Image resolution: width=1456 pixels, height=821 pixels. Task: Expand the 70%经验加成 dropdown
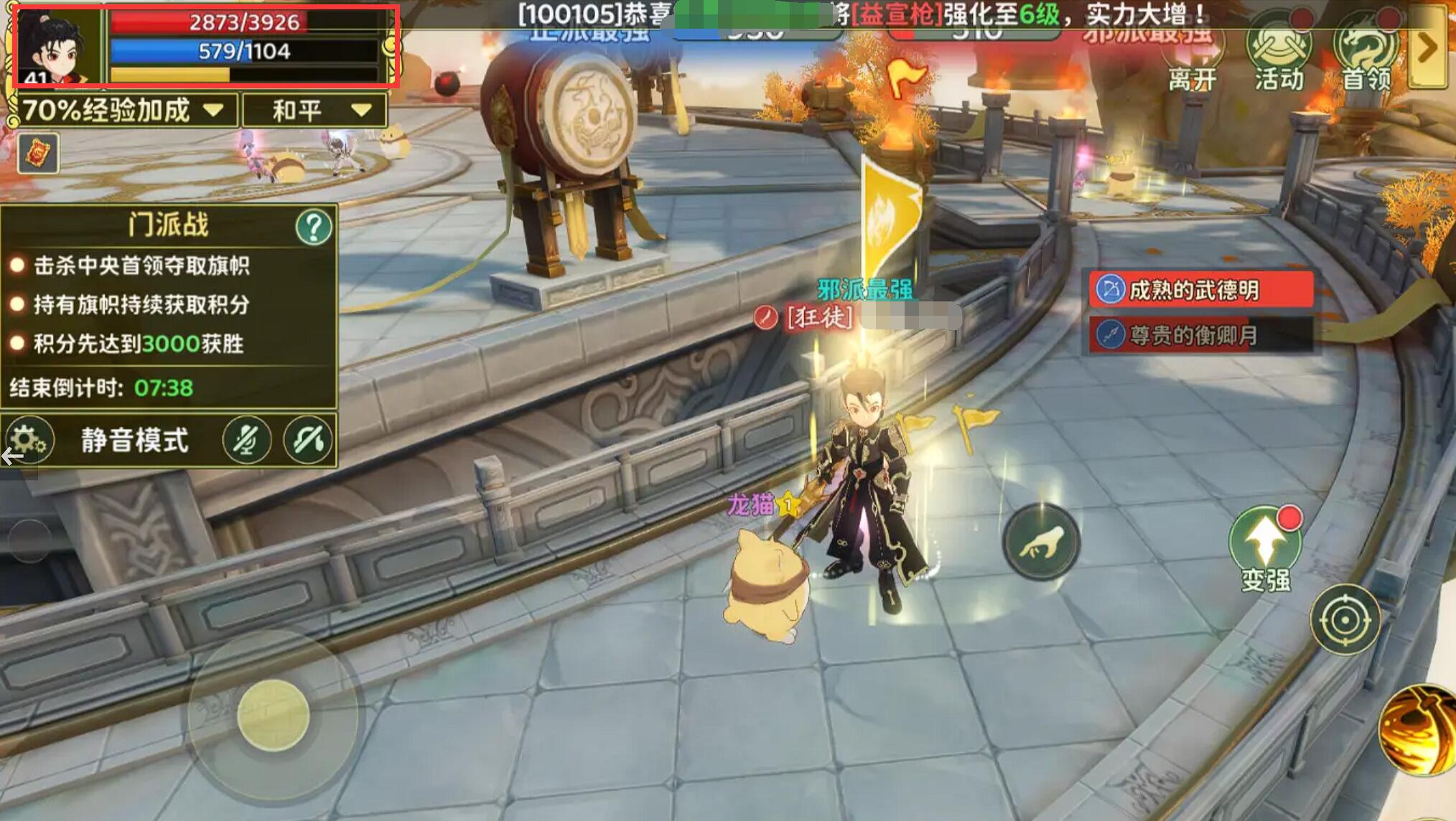coord(123,111)
